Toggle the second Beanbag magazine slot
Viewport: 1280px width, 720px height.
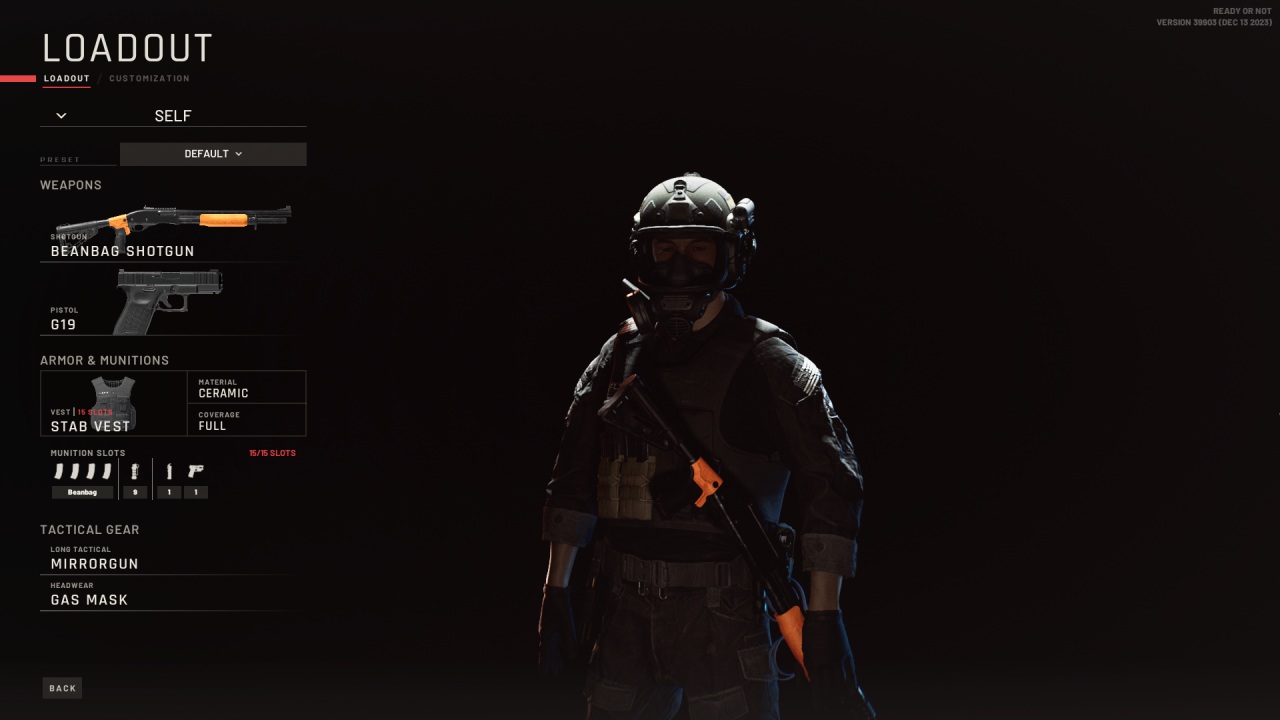coord(74,470)
